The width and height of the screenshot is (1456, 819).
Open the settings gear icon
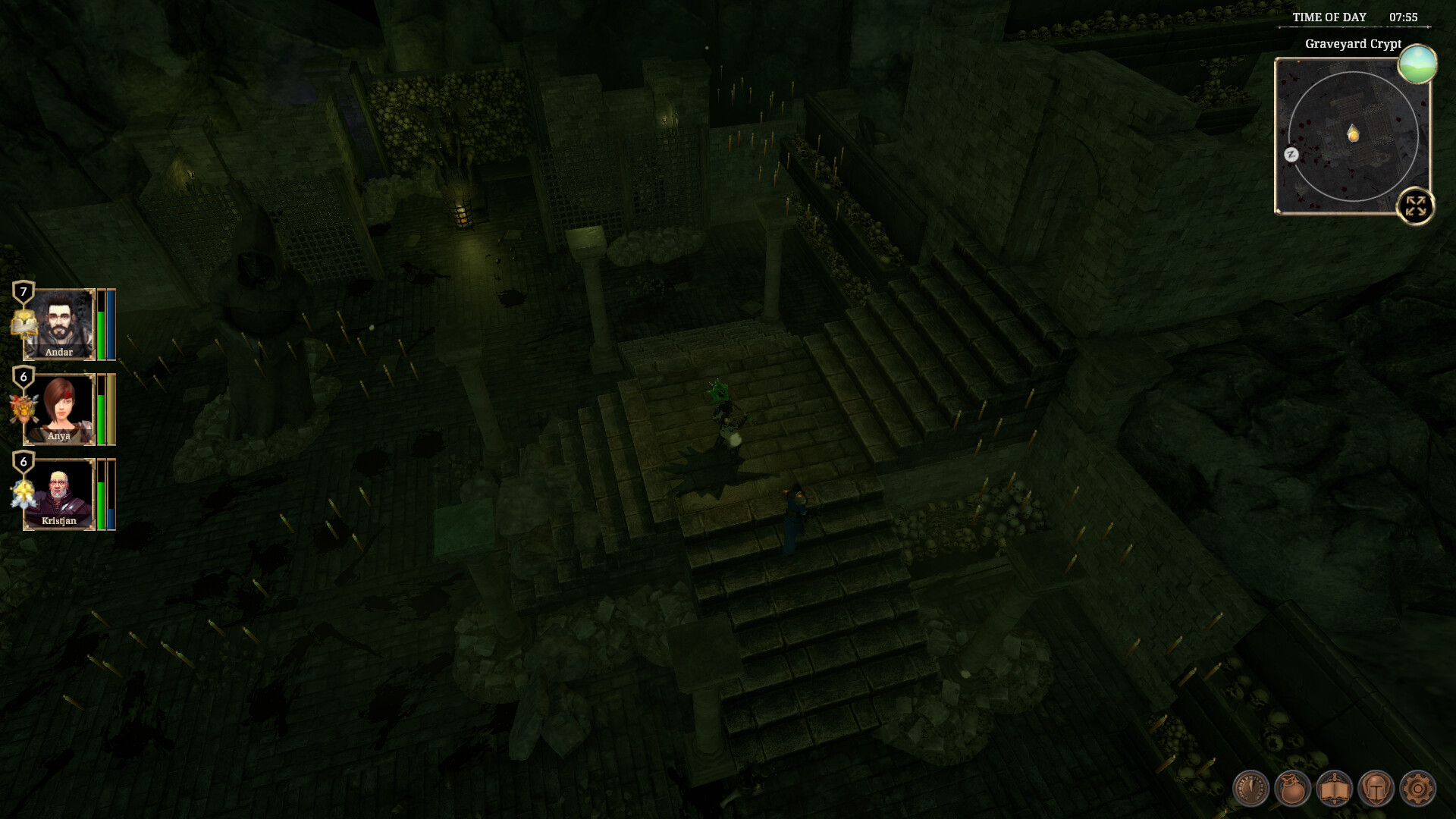(1417, 789)
